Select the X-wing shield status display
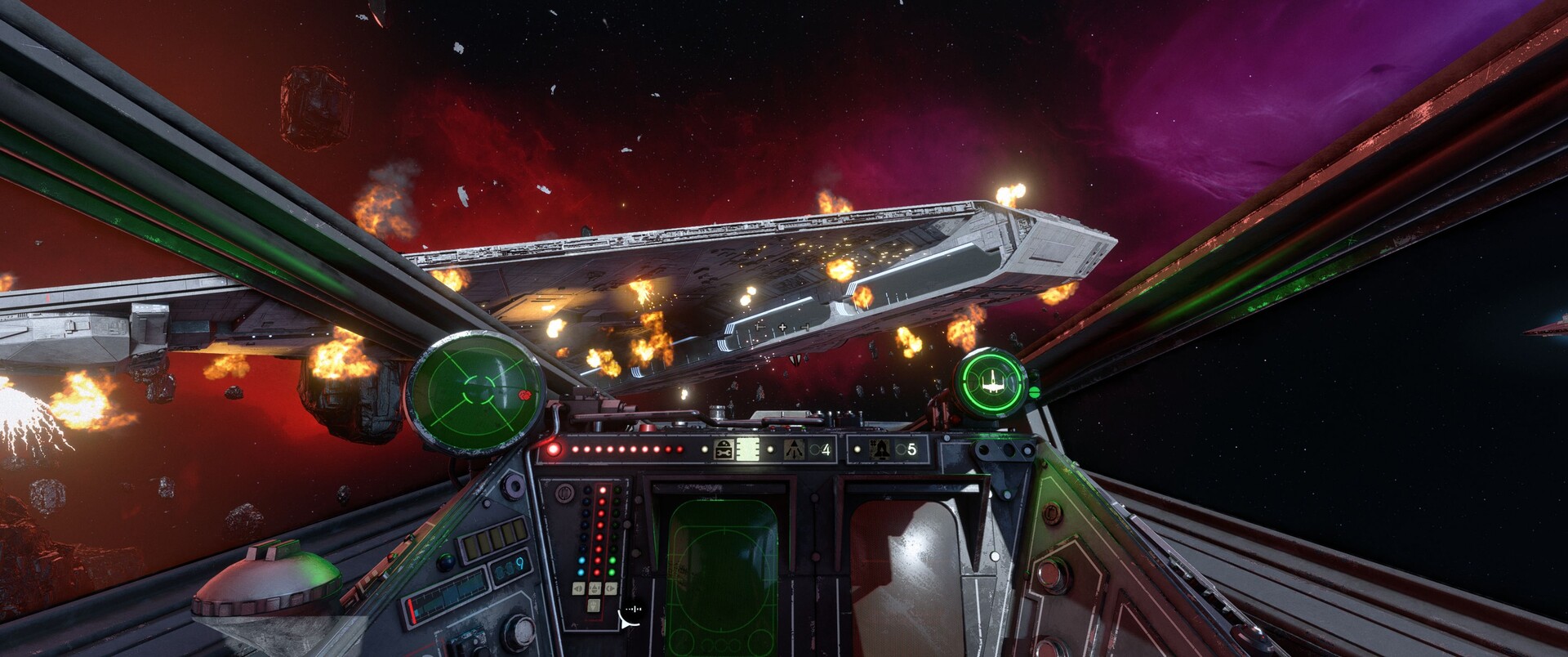Viewport: 1568px width, 657px height. pyautogui.click(x=992, y=381)
